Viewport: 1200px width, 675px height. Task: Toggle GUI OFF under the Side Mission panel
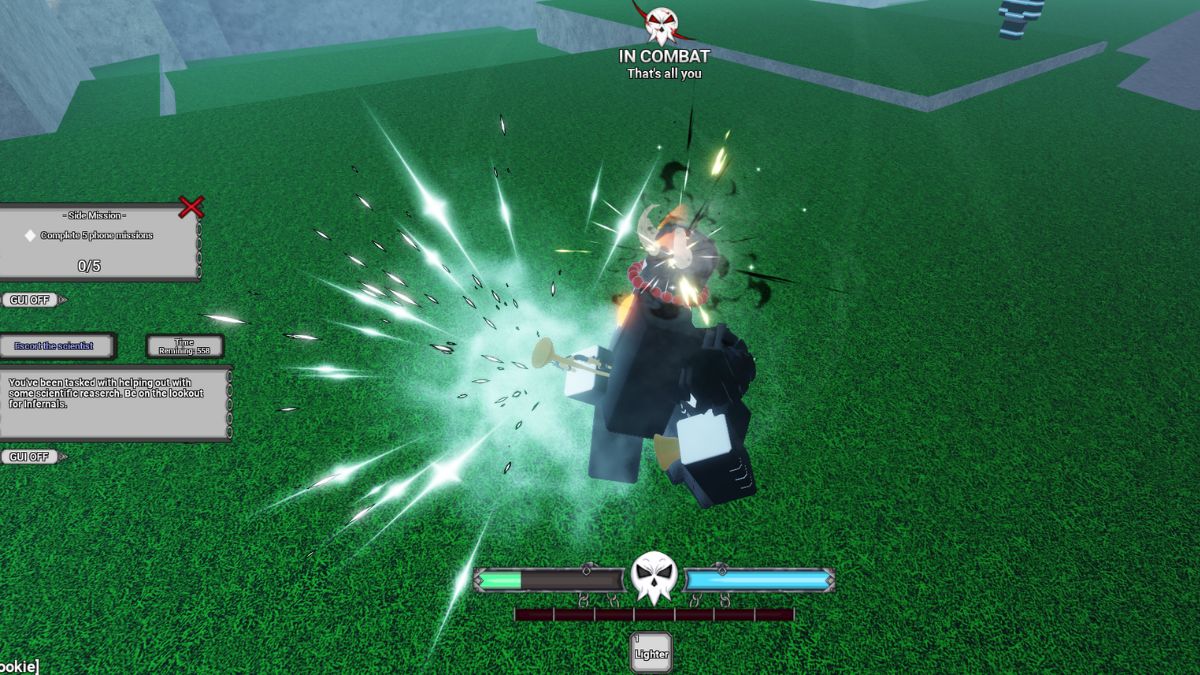click(29, 299)
